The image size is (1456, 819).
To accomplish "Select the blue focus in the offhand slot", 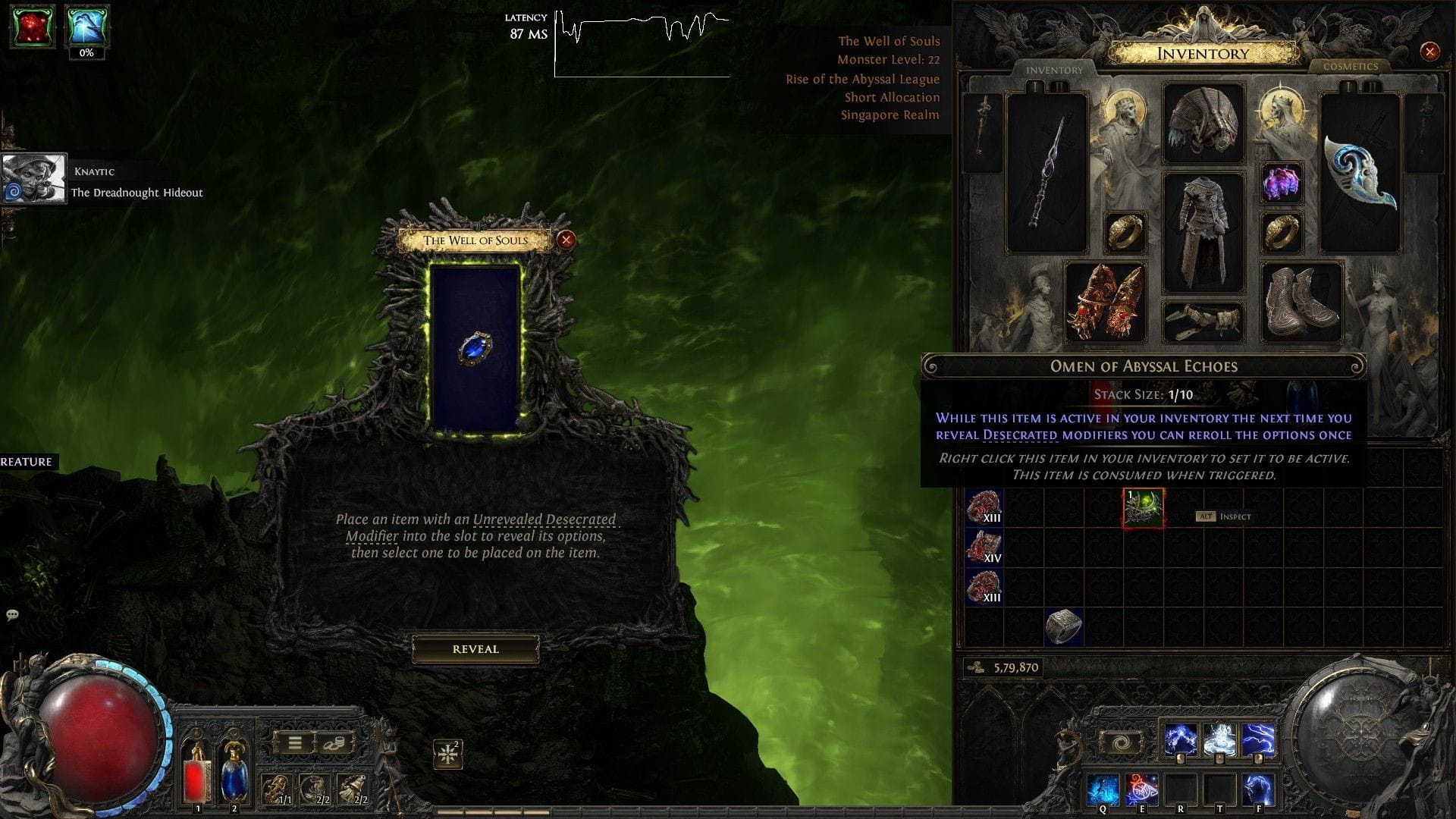I will [1360, 173].
